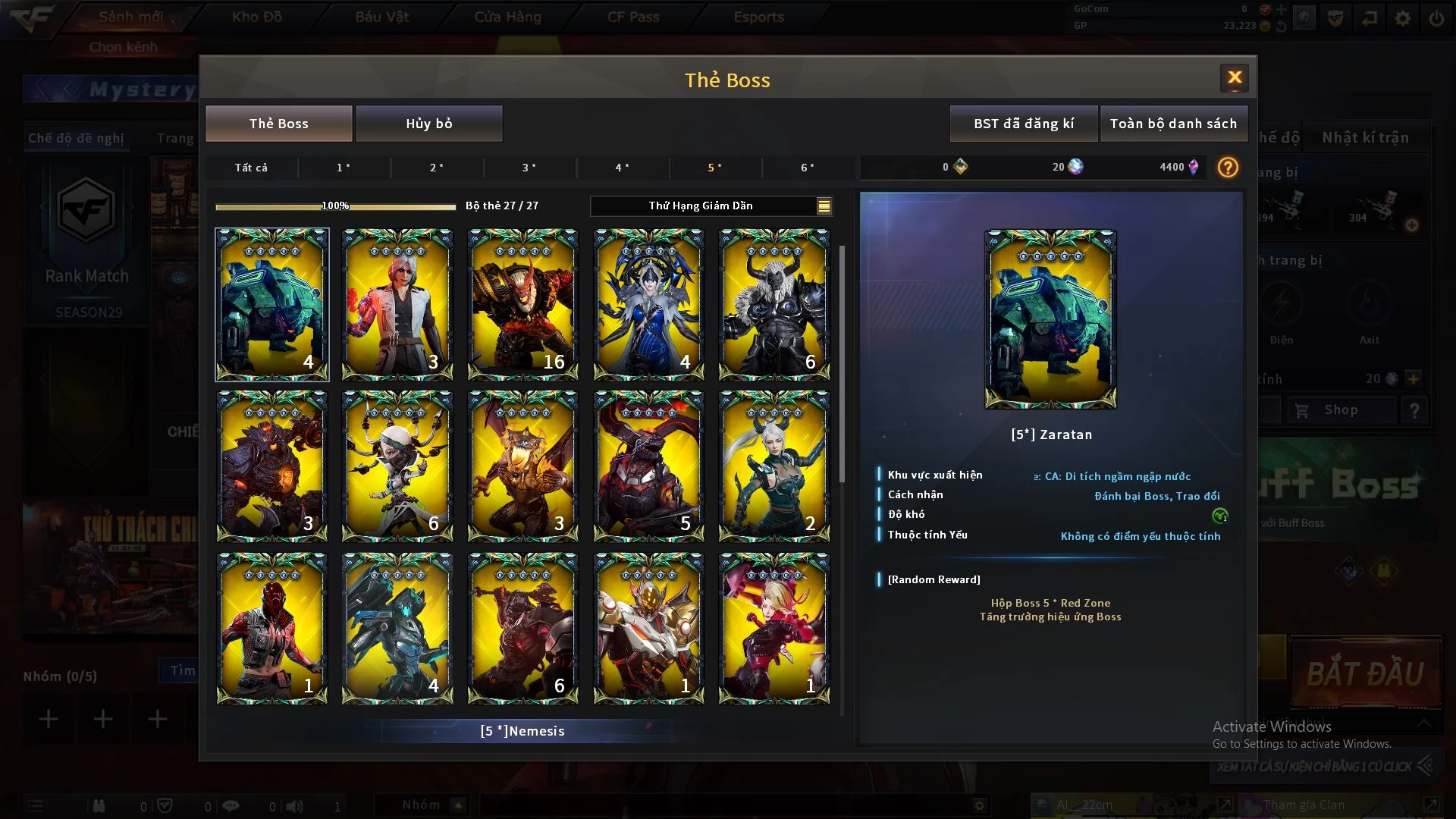Filter cards by Tất cả
Screen dimensions: 1456x819
(251, 168)
